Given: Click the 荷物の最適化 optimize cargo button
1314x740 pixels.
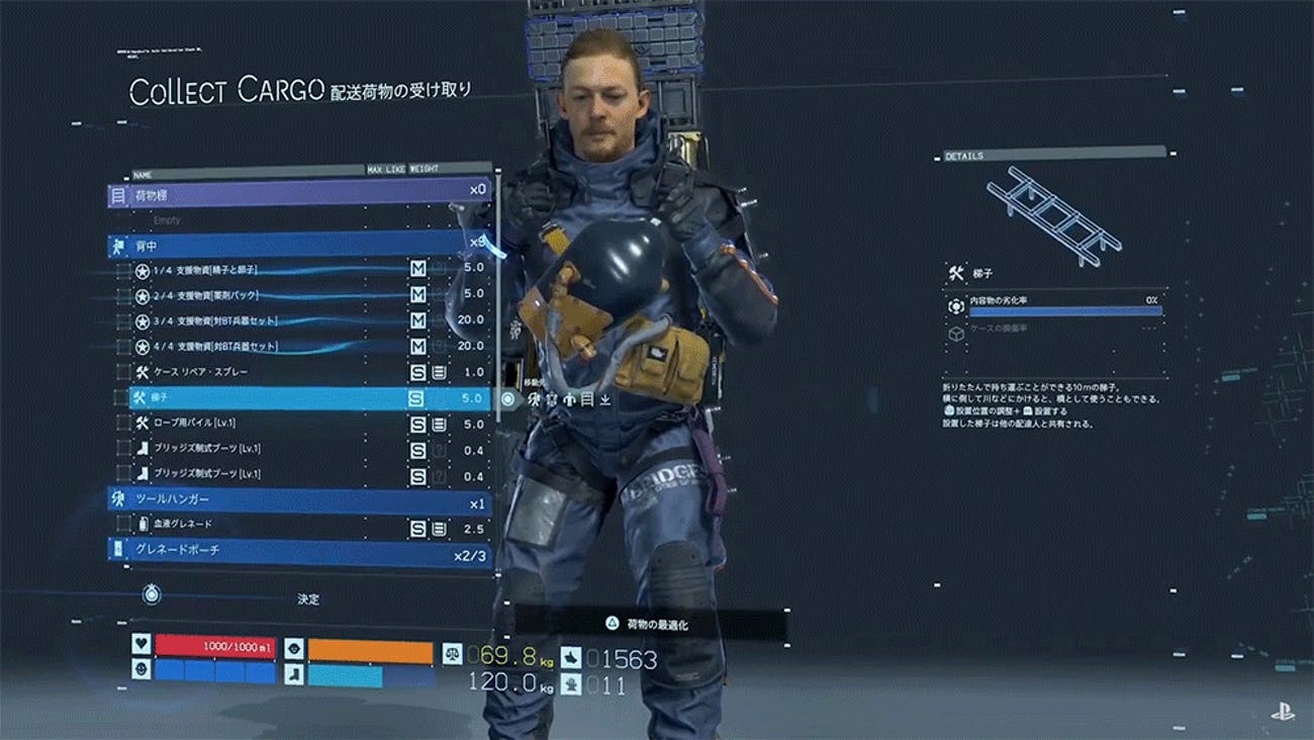Looking at the screenshot, I should click(657, 624).
